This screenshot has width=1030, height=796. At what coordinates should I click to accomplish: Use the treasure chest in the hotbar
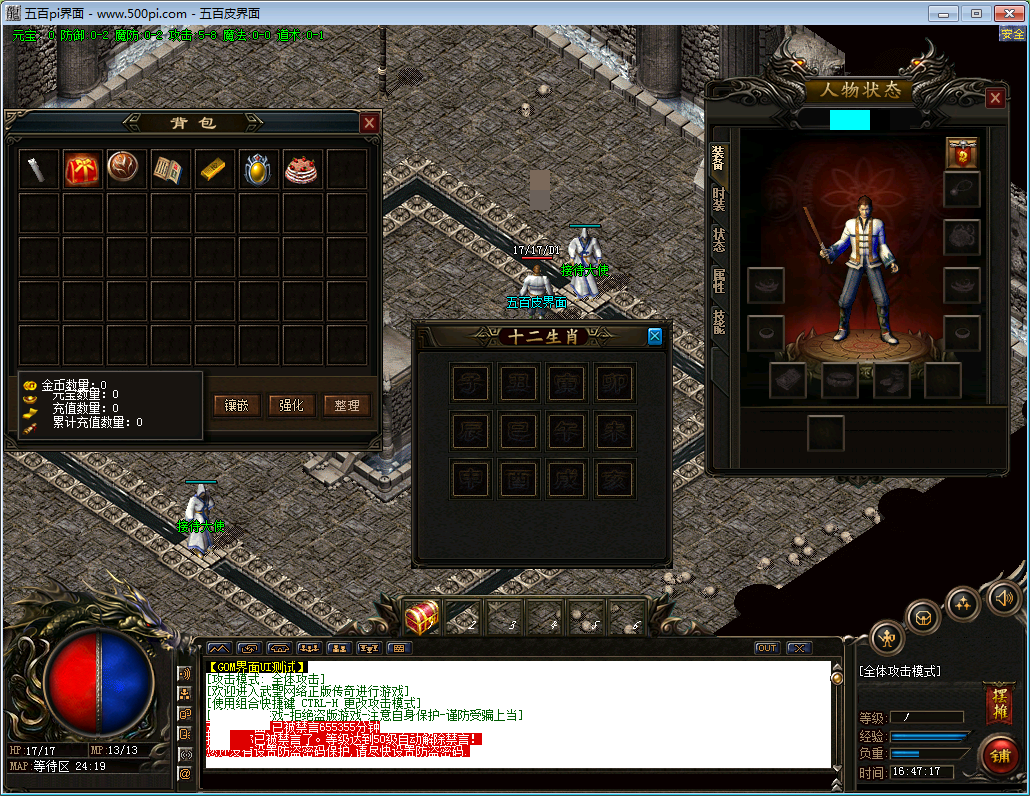423,616
